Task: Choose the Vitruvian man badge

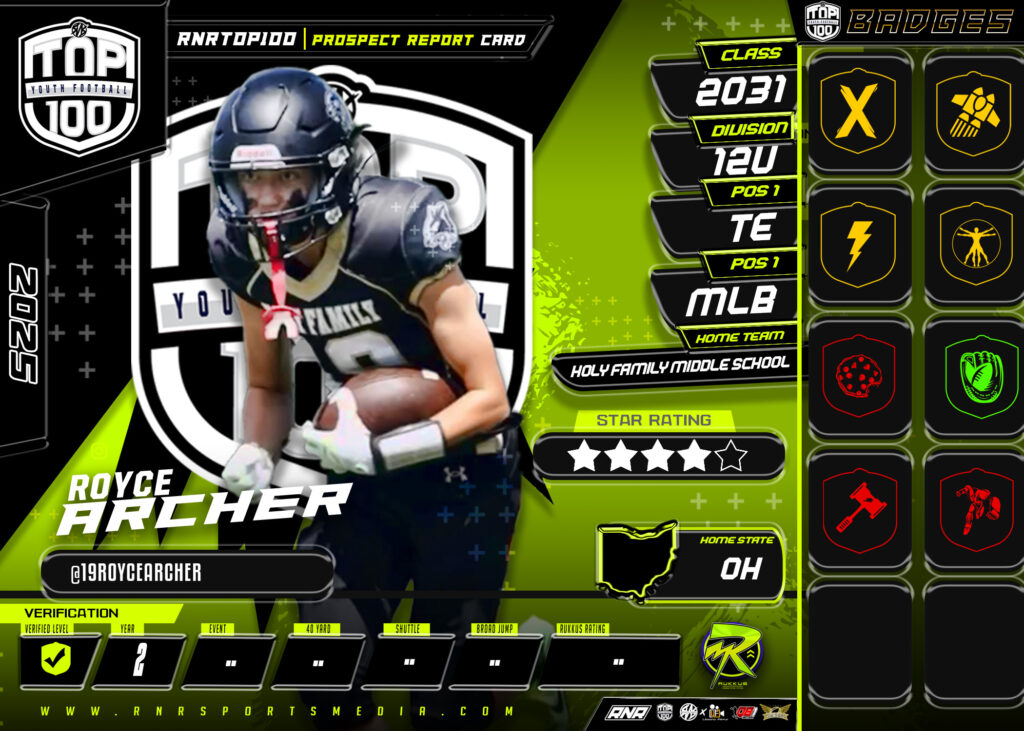Action: 972,243
